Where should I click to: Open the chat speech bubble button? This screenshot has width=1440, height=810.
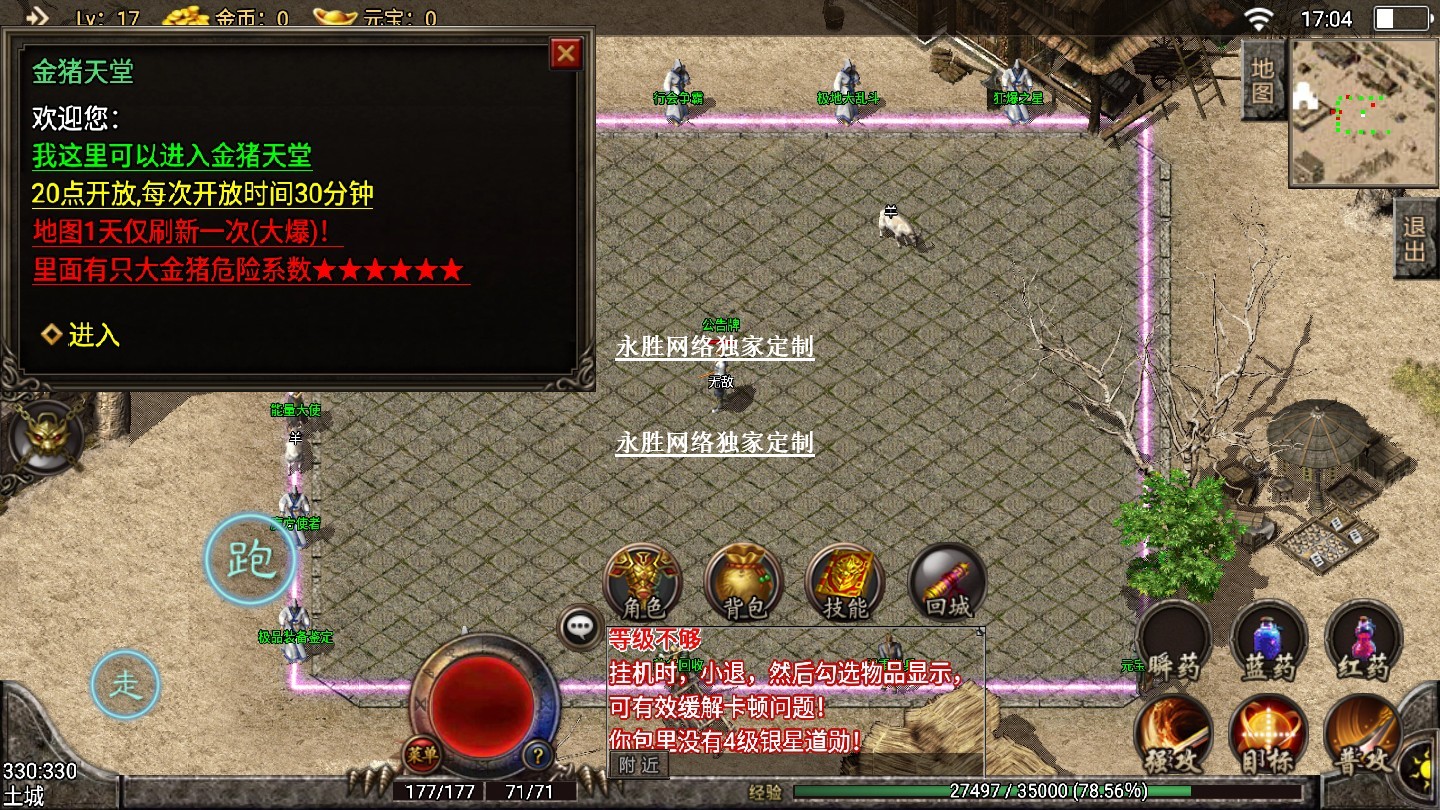click(581, 628)
